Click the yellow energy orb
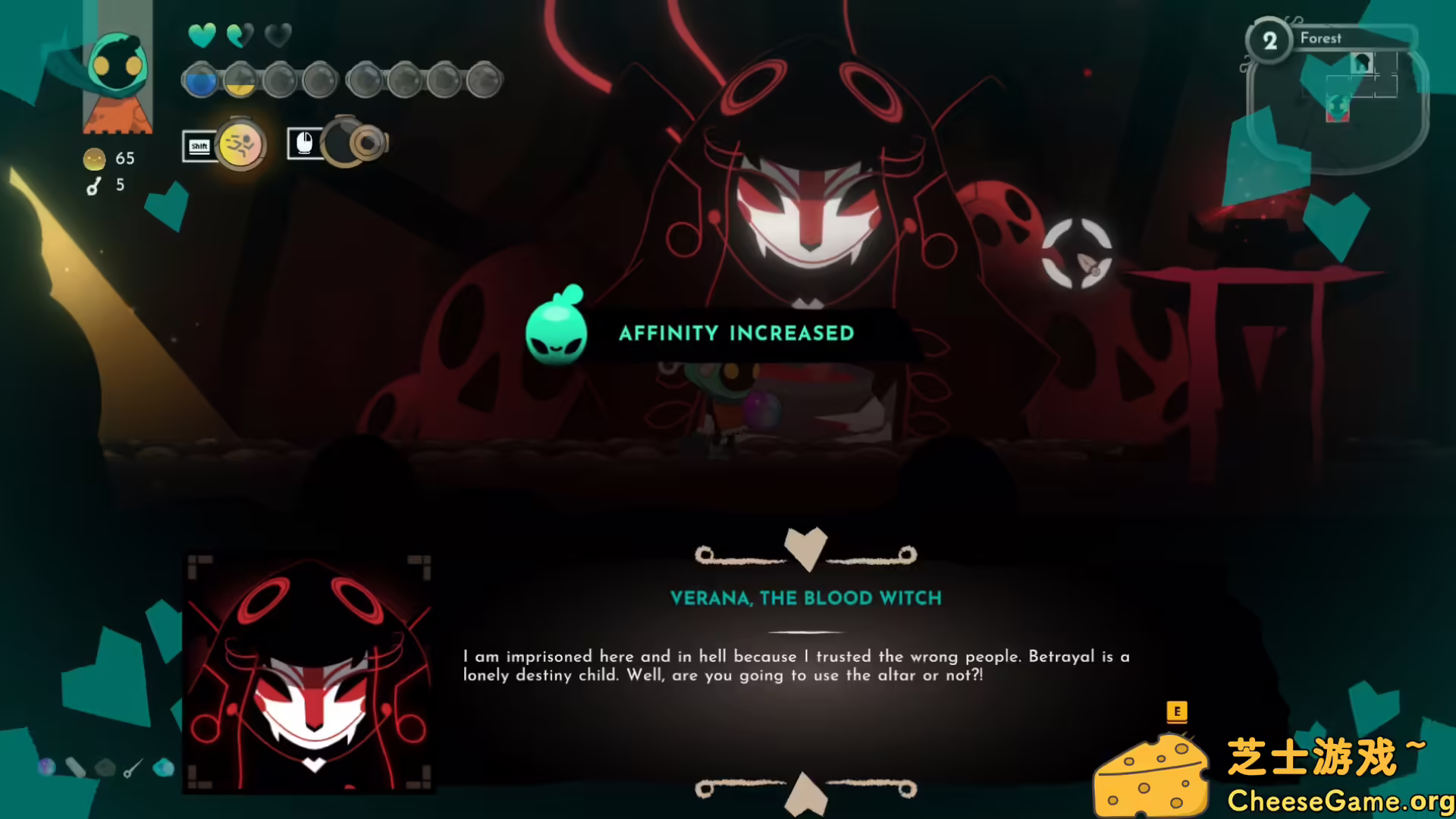 pyautogui.click(x=240, y=79)
